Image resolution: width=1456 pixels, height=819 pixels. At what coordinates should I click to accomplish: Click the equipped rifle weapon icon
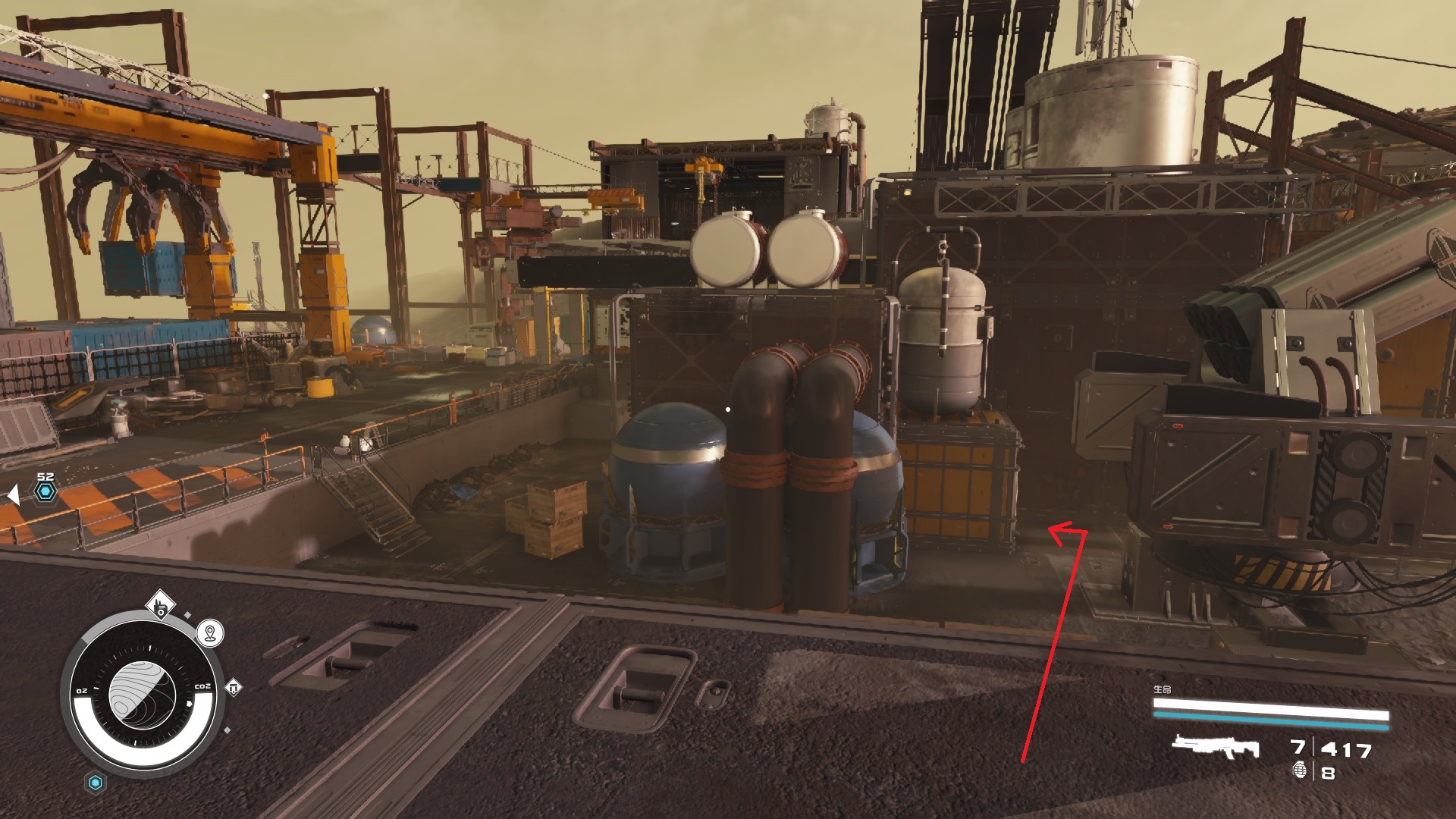[x=1215, y=747]
